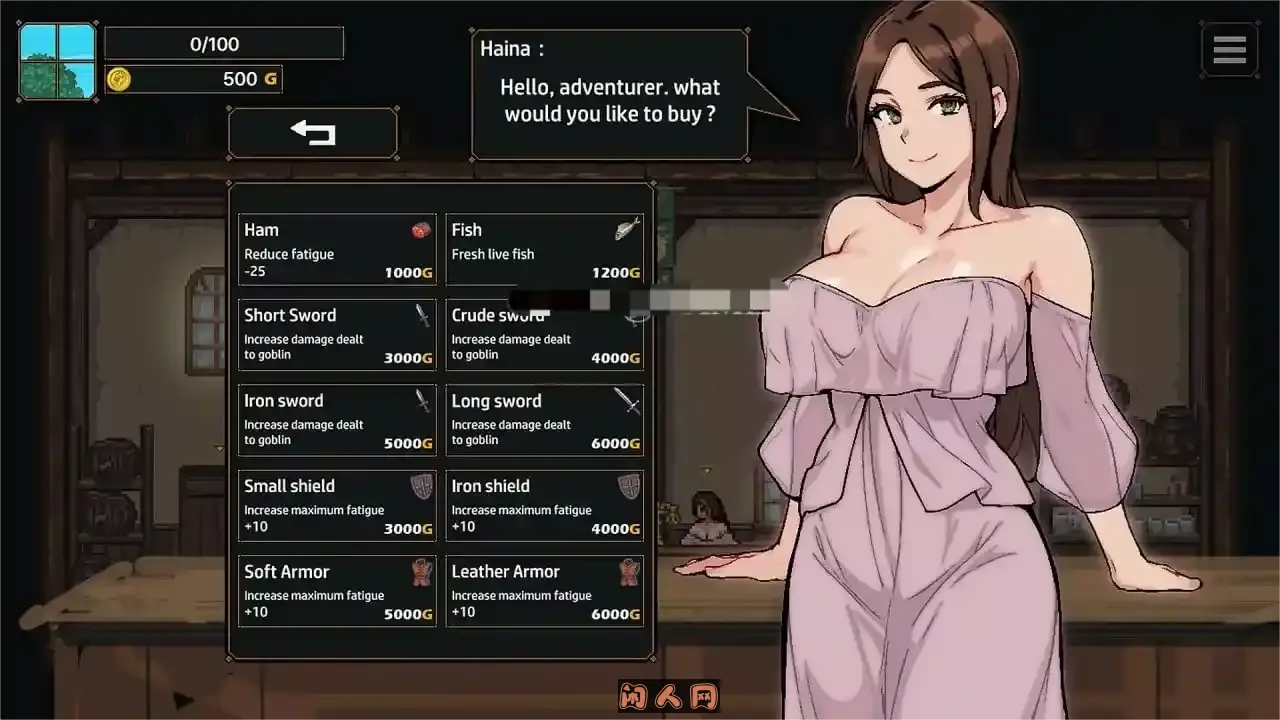Select the Iron Shield crest icon
Viewport: 1280px width, 720px height.
[x=629, y=486]
